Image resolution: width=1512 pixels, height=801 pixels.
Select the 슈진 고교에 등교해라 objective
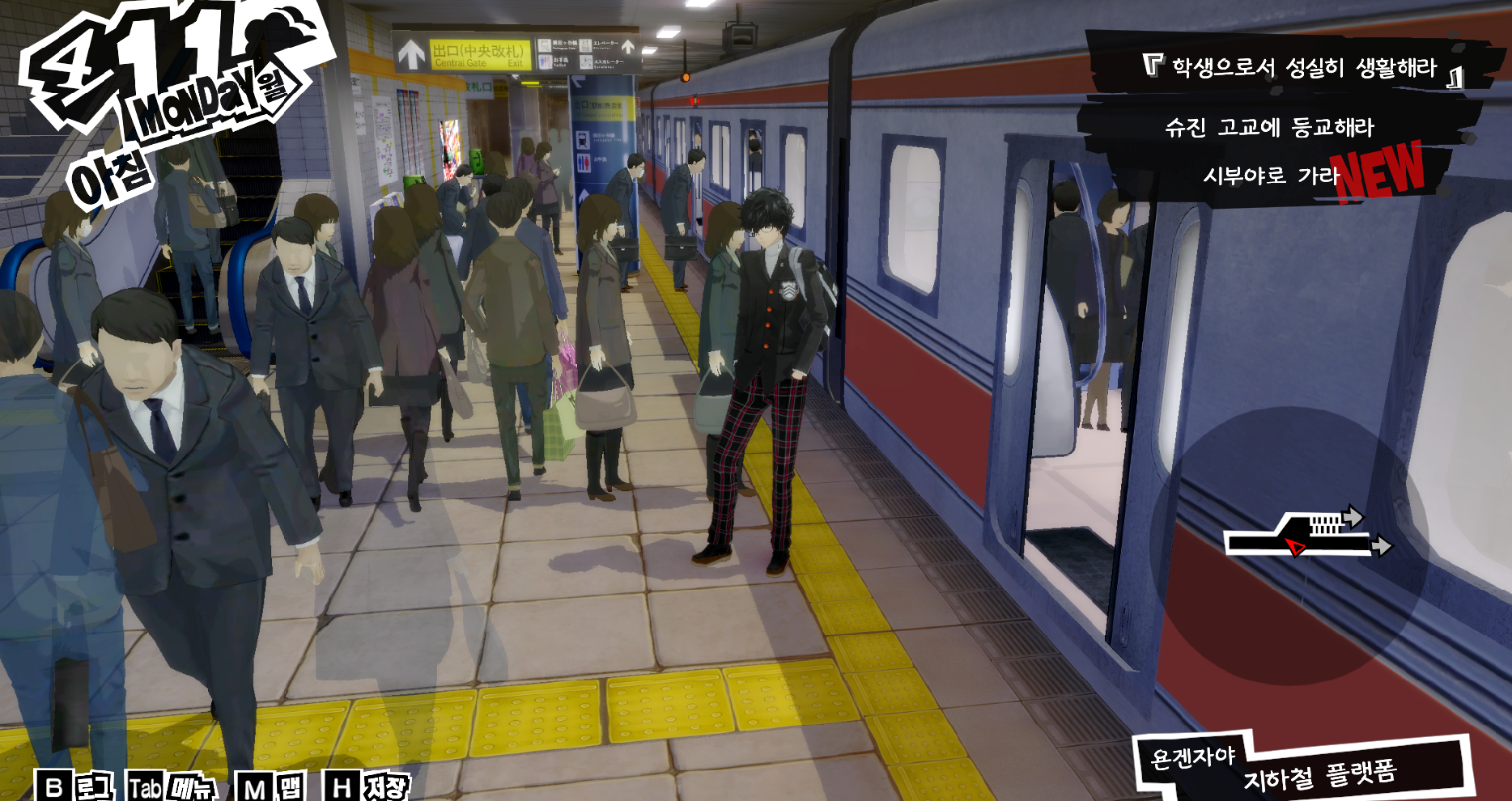point(1268,127)
